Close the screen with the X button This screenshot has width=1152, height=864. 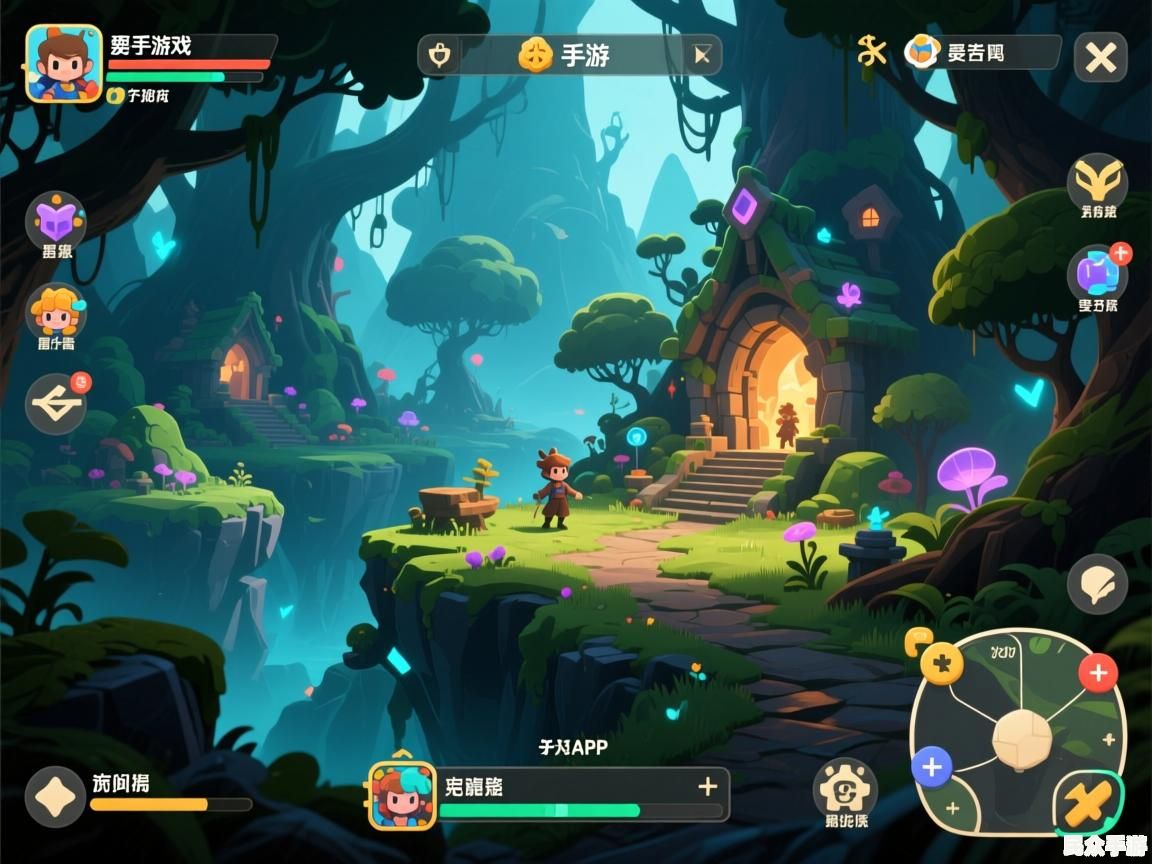pos(1100,58)
